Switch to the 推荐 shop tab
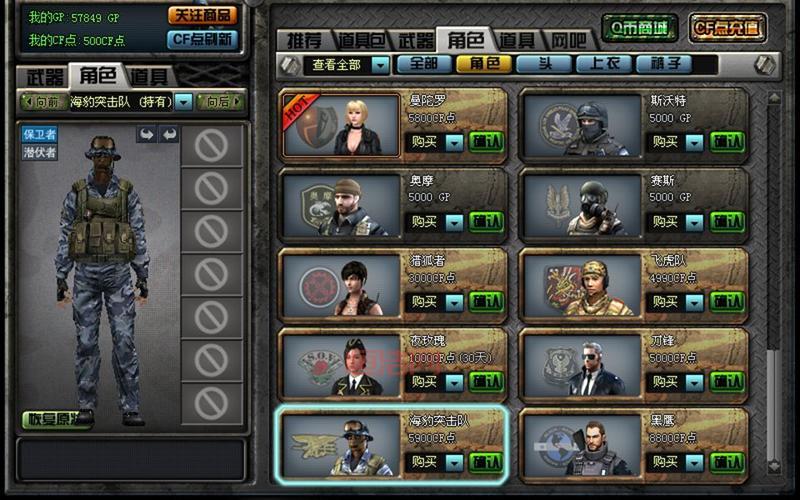The width and height of the screenshot is (800, 500). pos(304,41)
